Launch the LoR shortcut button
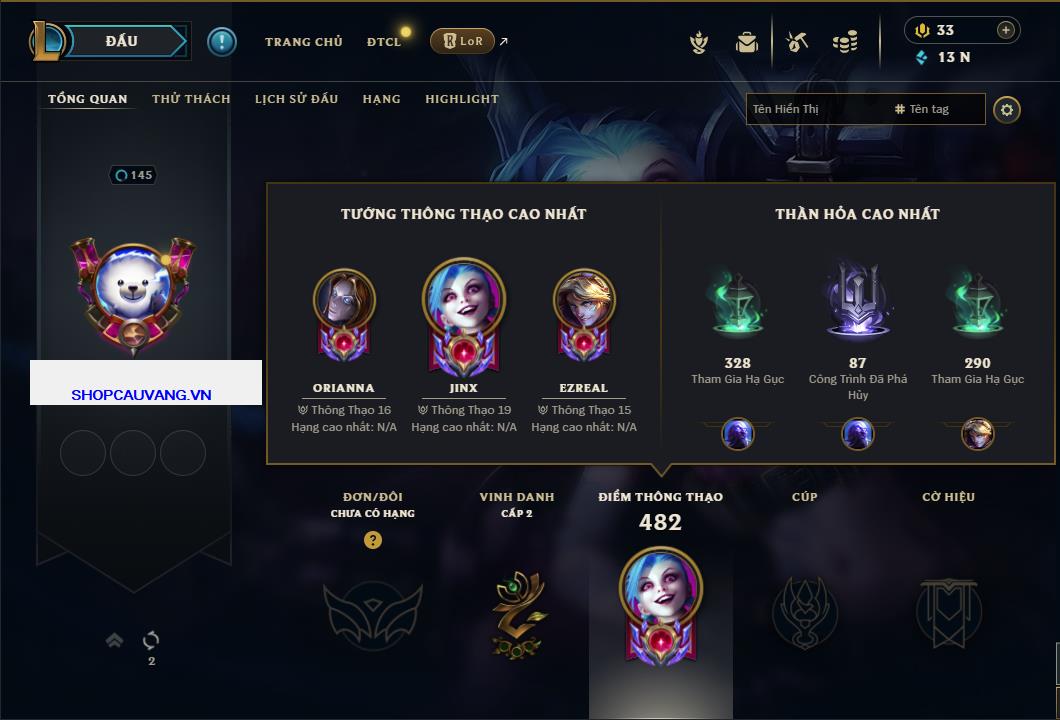Viewport: 1060px width, 720px height. tap(462, 42)
